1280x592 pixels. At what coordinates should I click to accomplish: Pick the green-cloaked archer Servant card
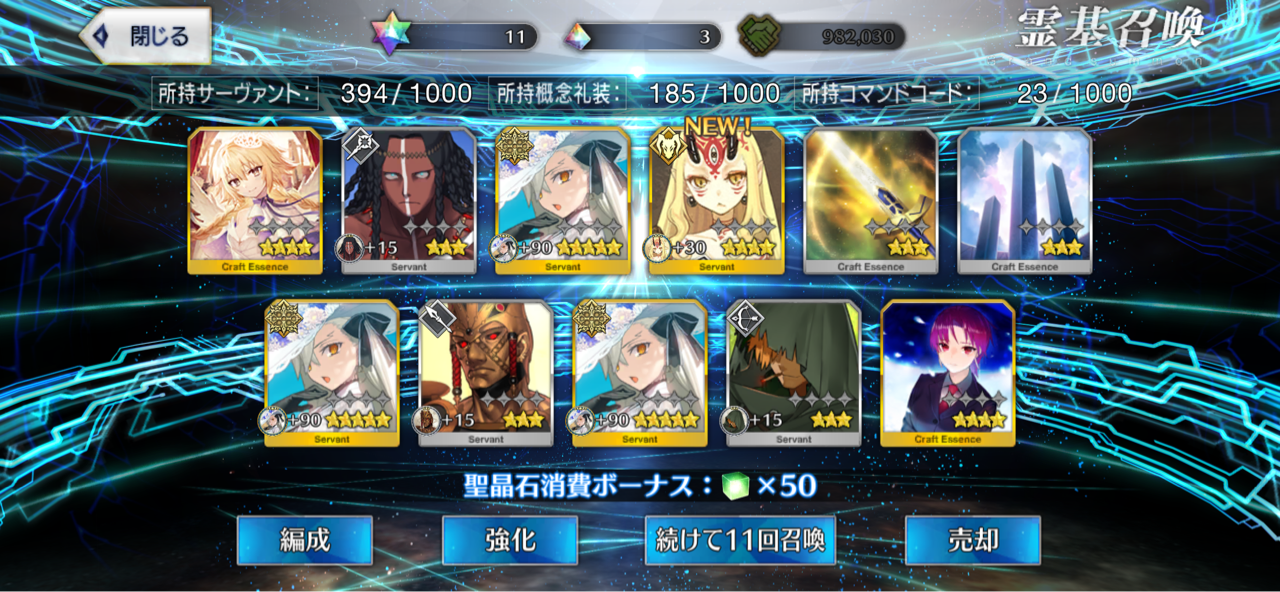click(x=794, y=372)
